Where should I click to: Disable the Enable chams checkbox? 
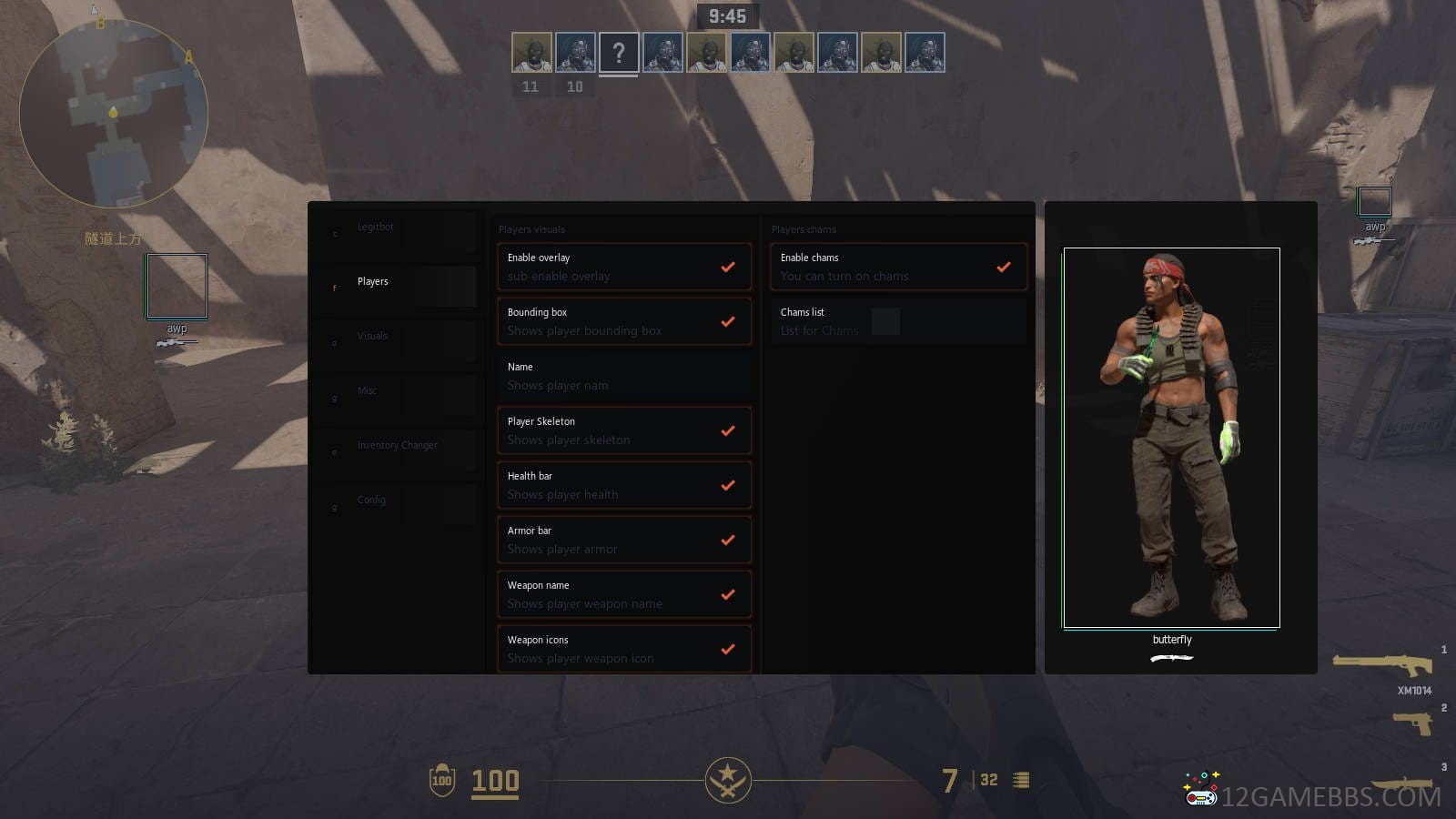coord(1003,268)
